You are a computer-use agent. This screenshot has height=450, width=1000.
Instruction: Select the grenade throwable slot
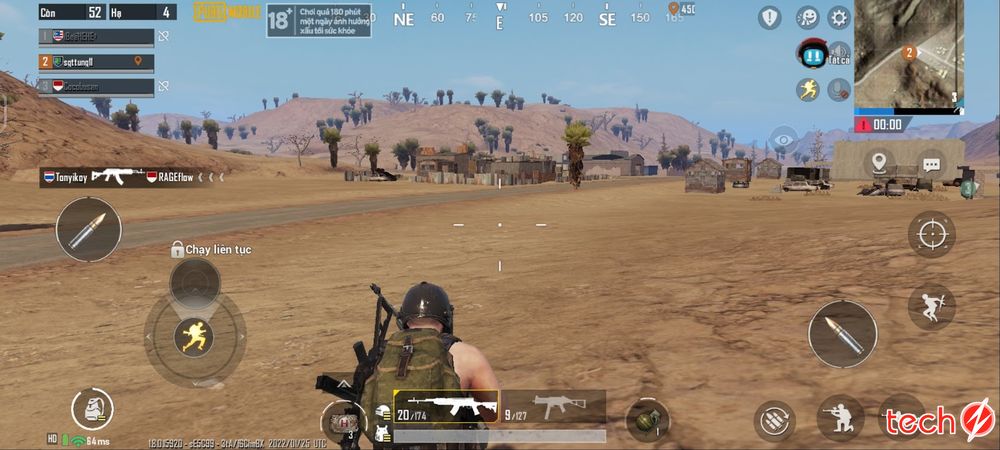(x=647, y=419)
